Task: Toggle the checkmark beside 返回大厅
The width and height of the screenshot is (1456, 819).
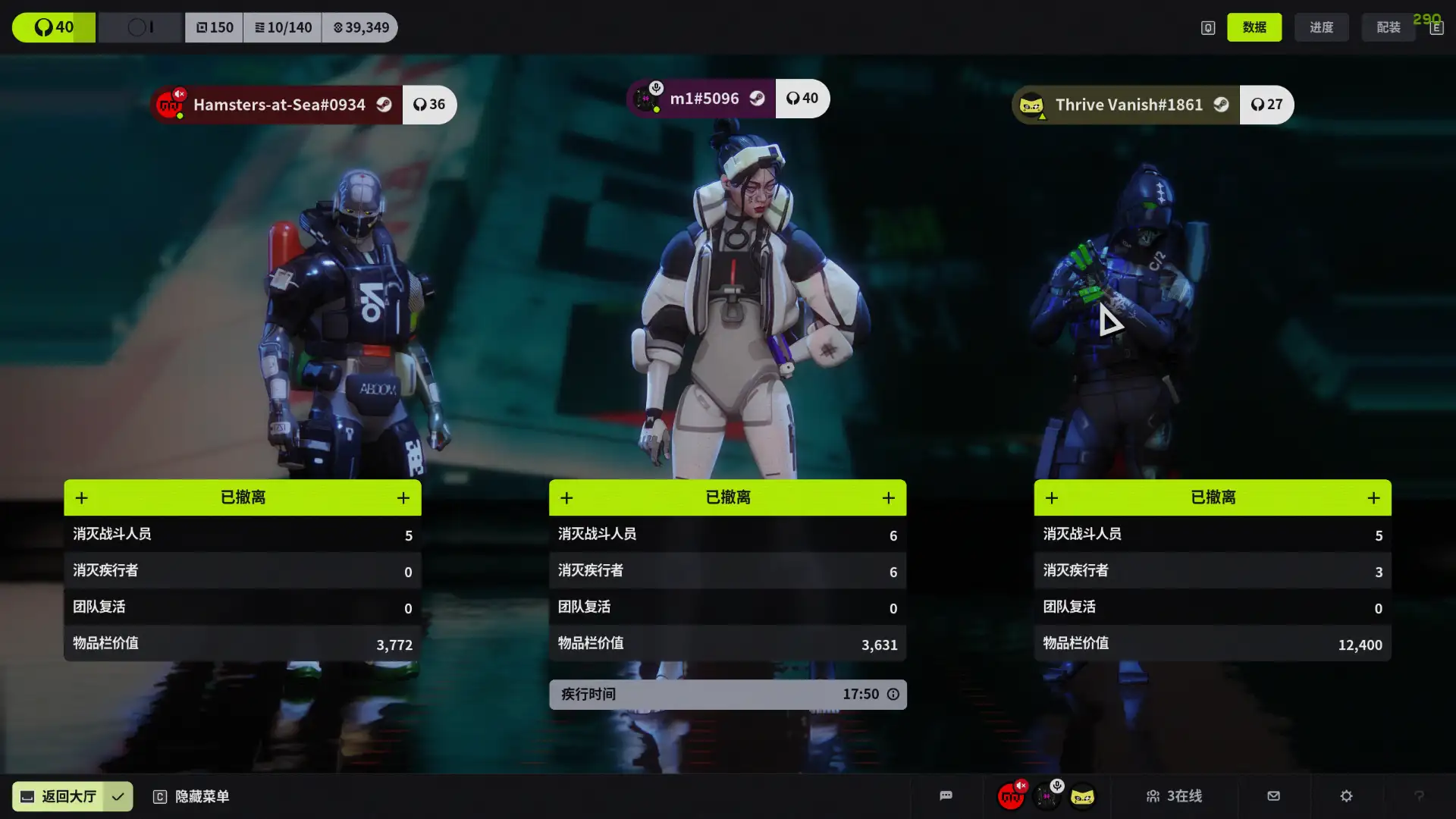Action: (118, 796)
